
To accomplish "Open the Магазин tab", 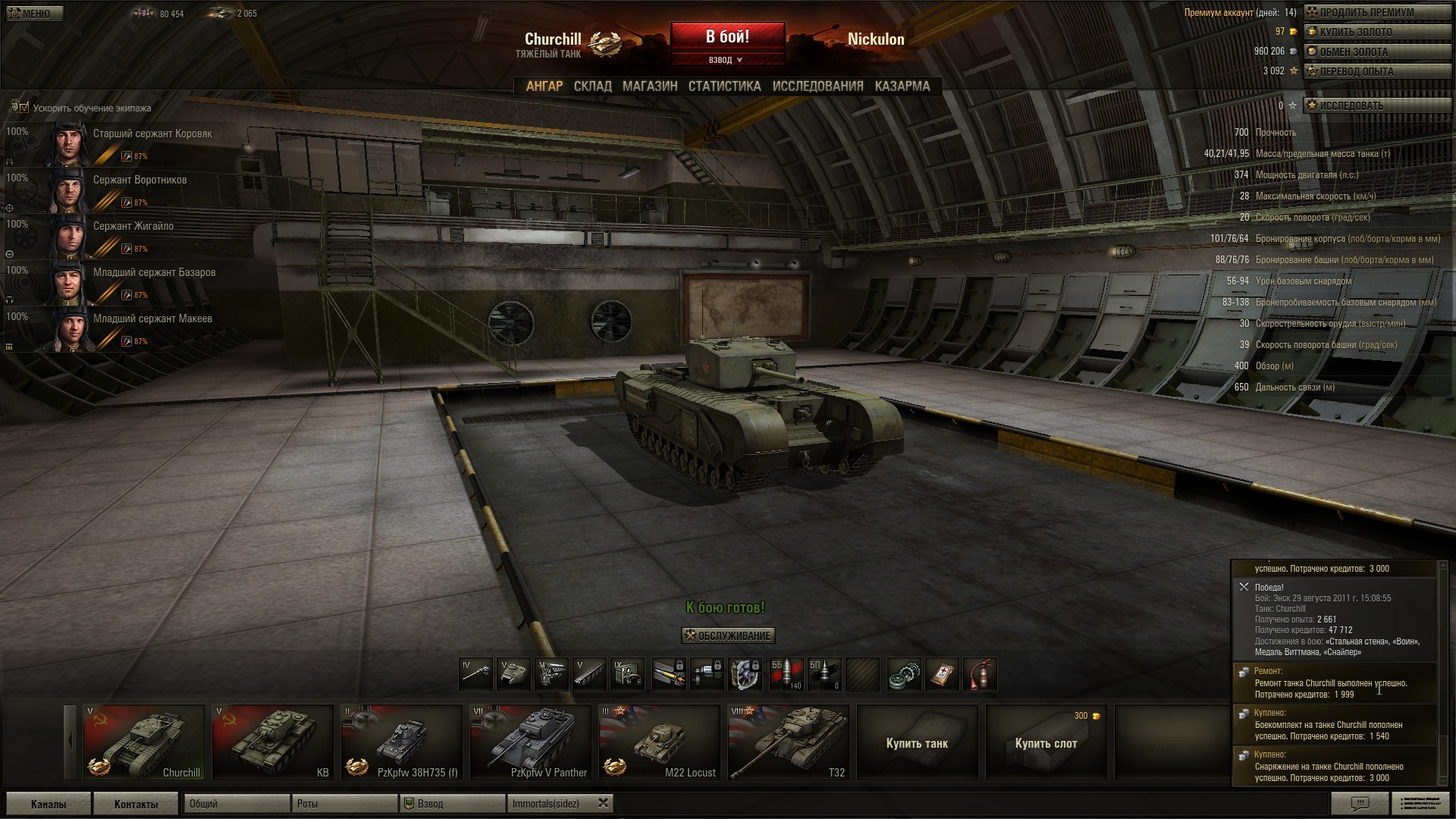I will tap(650, 86).
